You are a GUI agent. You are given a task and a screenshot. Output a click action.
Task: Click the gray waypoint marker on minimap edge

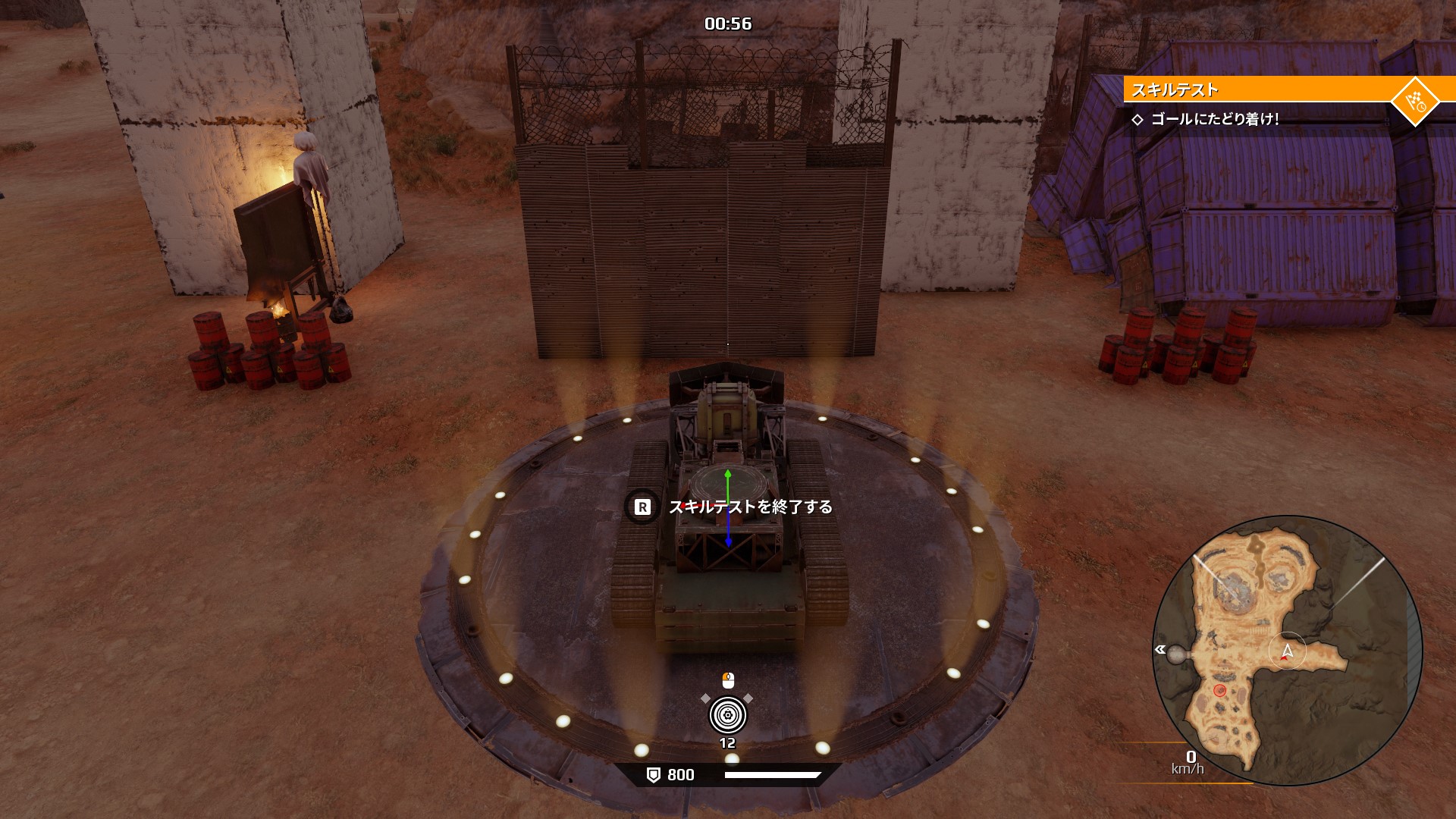1176,654
